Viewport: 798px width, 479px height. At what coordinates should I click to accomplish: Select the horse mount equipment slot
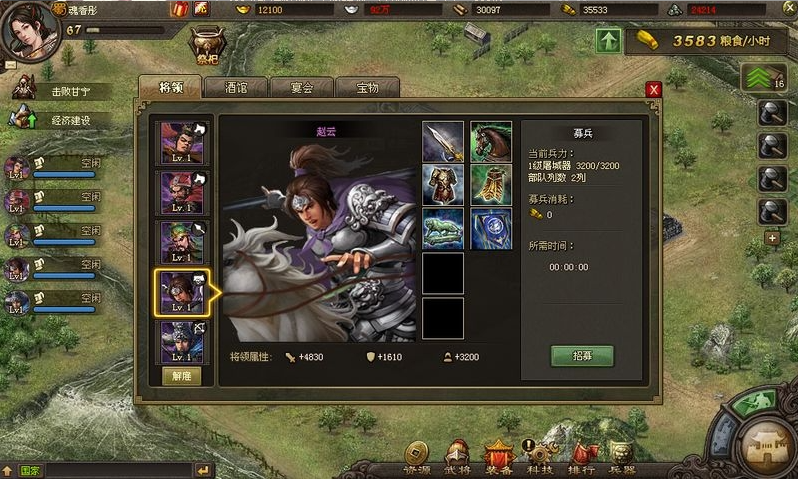pos(491,142)
